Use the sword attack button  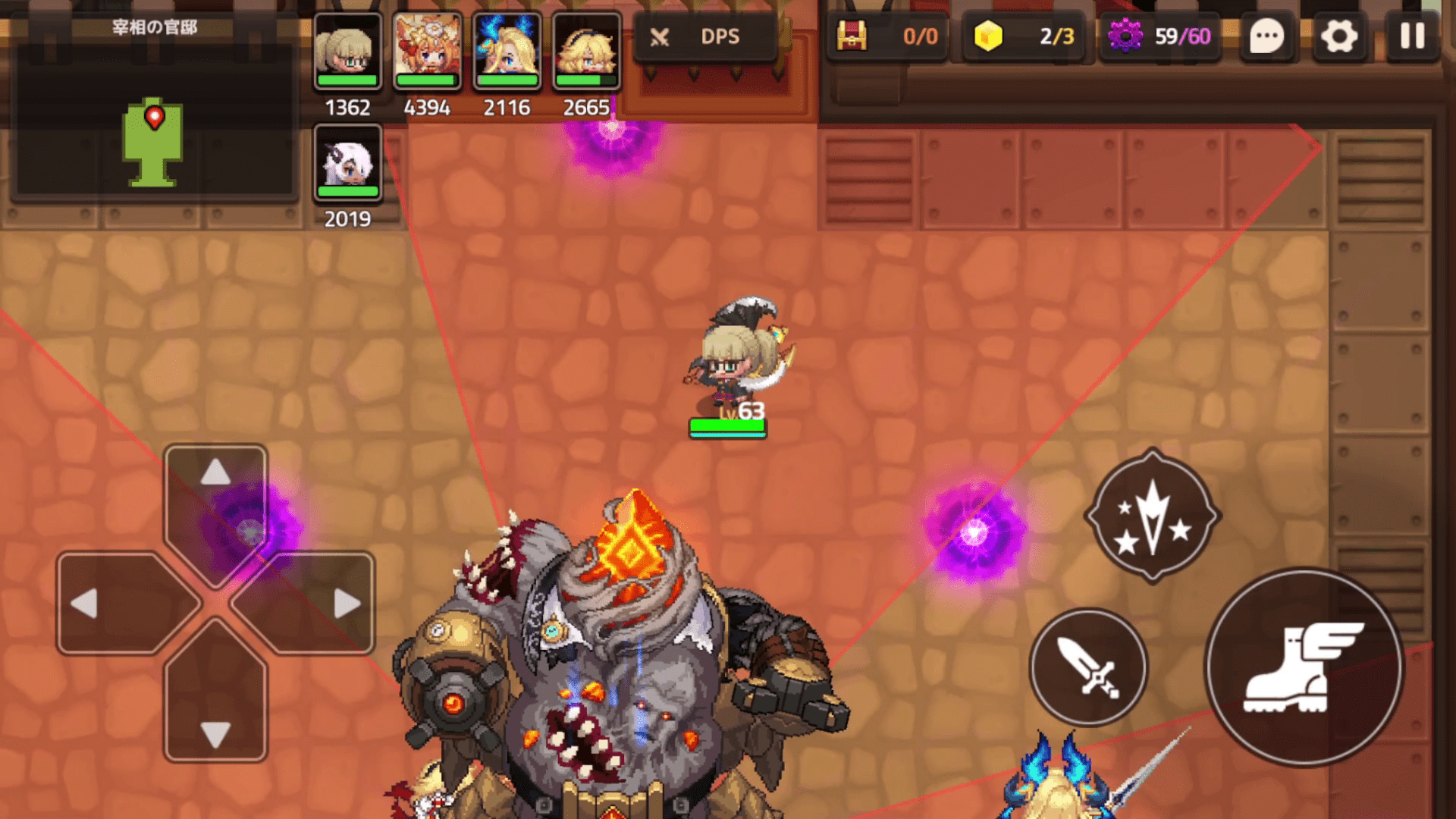pyautogui.click(x=1087, y=667)
